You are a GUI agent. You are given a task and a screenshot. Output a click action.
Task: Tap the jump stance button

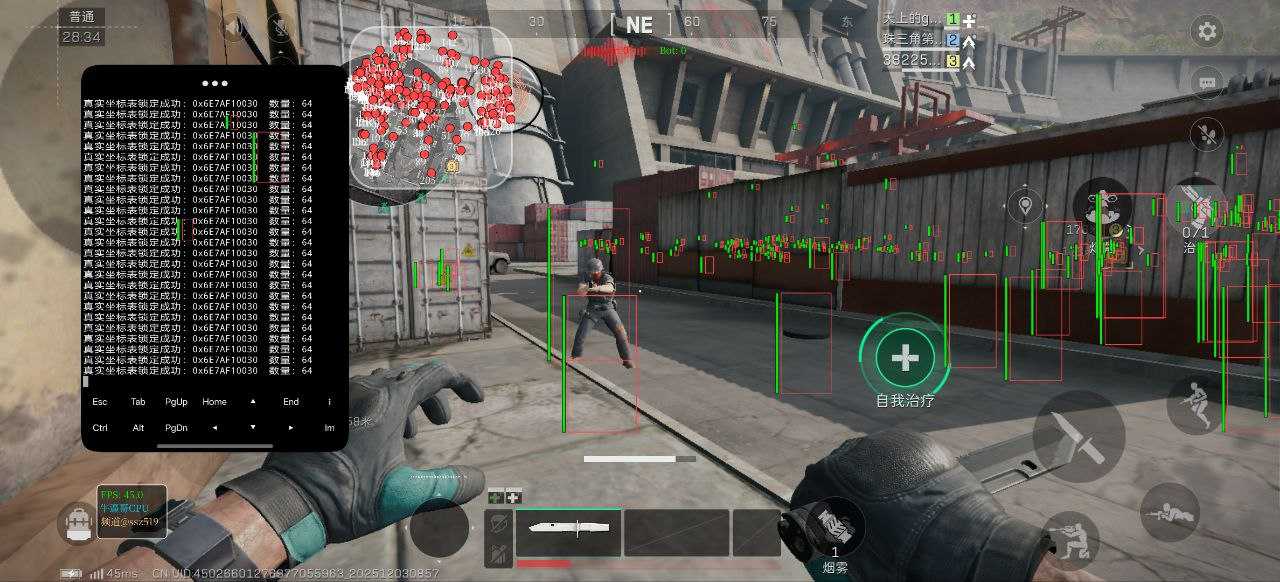click(1194, 404)
